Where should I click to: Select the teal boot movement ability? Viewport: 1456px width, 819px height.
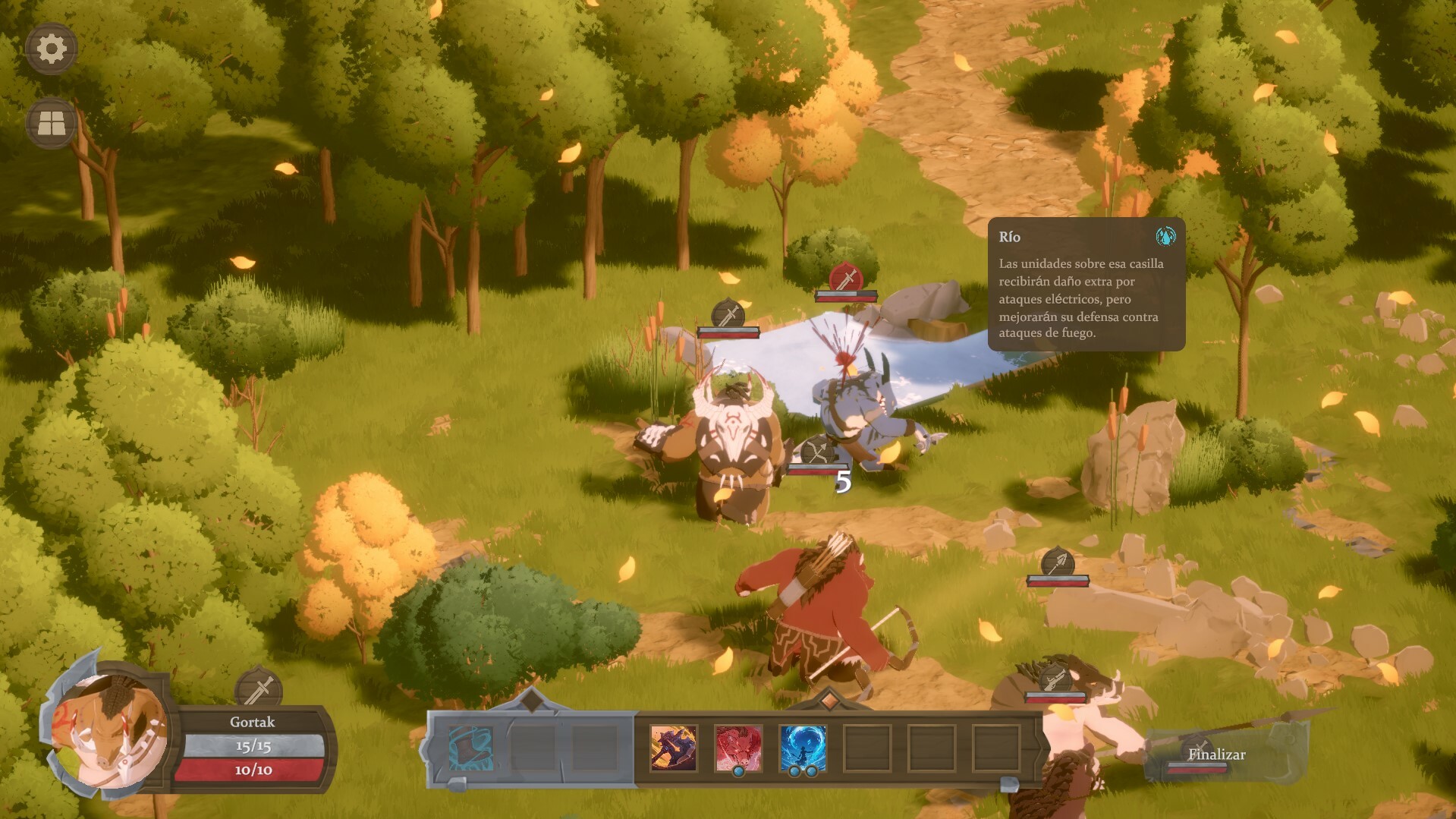[470, 748]
